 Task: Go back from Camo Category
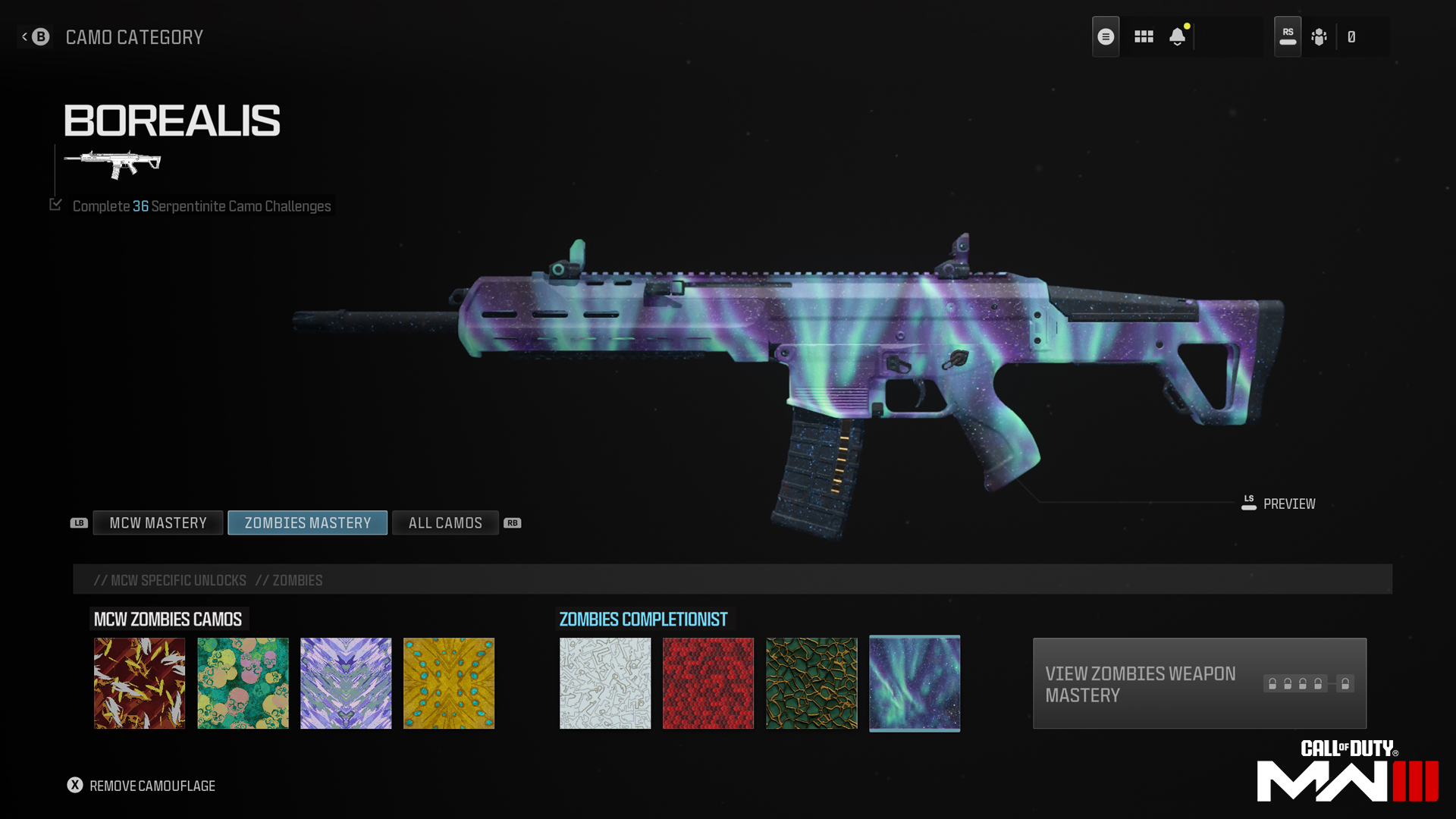[36, 36]
